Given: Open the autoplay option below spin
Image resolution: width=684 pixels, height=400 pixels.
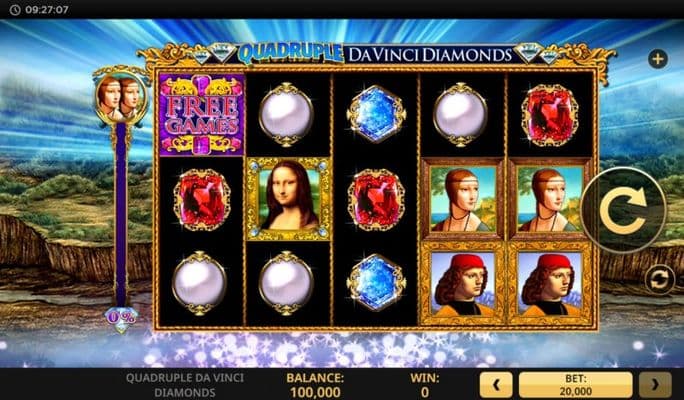Looking at the screenshot, I should [658, 277].
